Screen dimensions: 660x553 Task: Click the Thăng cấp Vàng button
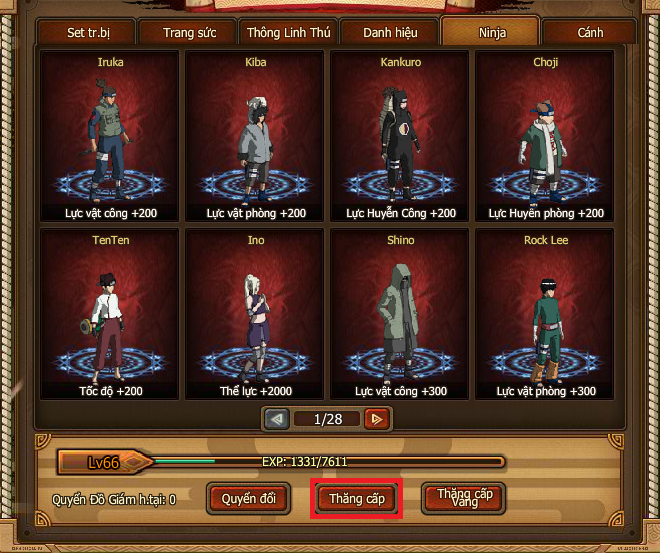click(464, 498)
